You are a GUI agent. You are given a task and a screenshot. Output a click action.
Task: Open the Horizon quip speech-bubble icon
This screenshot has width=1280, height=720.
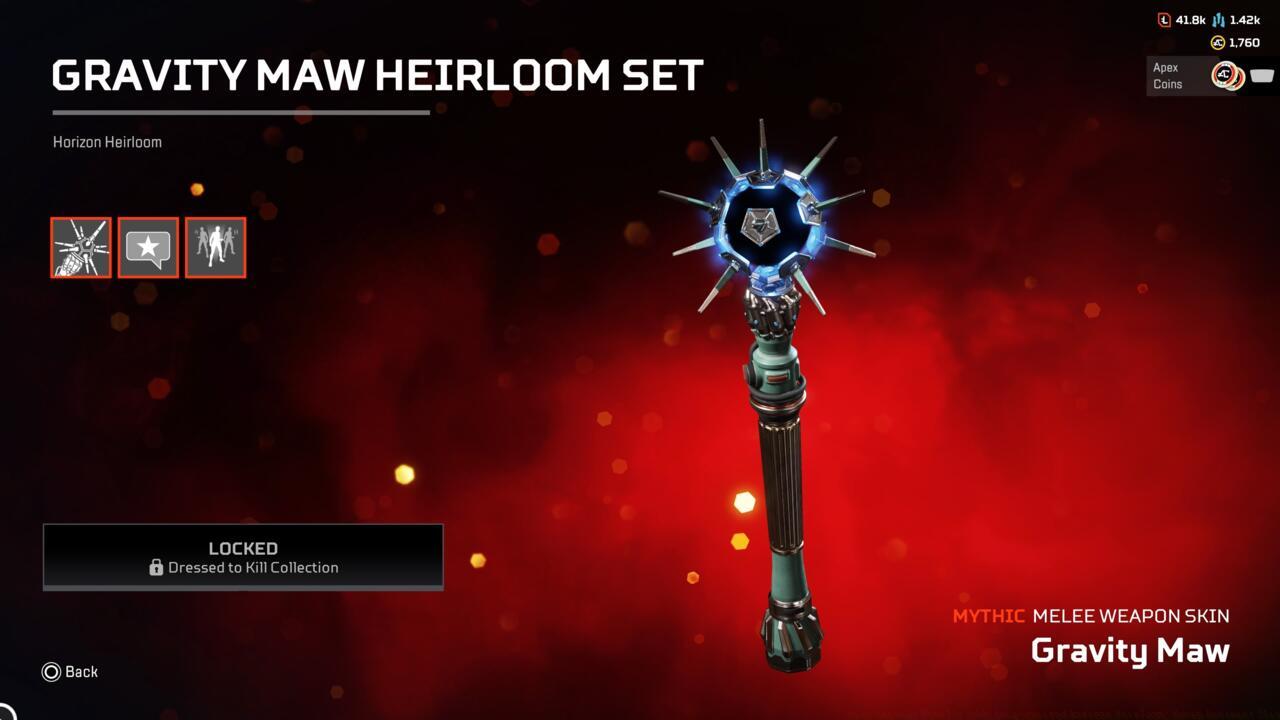(148, 247)
